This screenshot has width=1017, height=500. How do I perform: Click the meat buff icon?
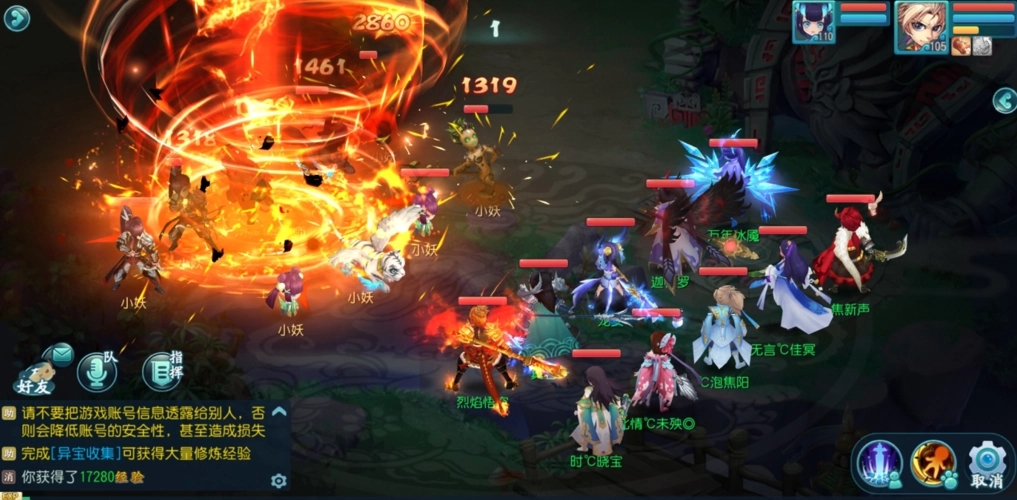coord(960,46)
